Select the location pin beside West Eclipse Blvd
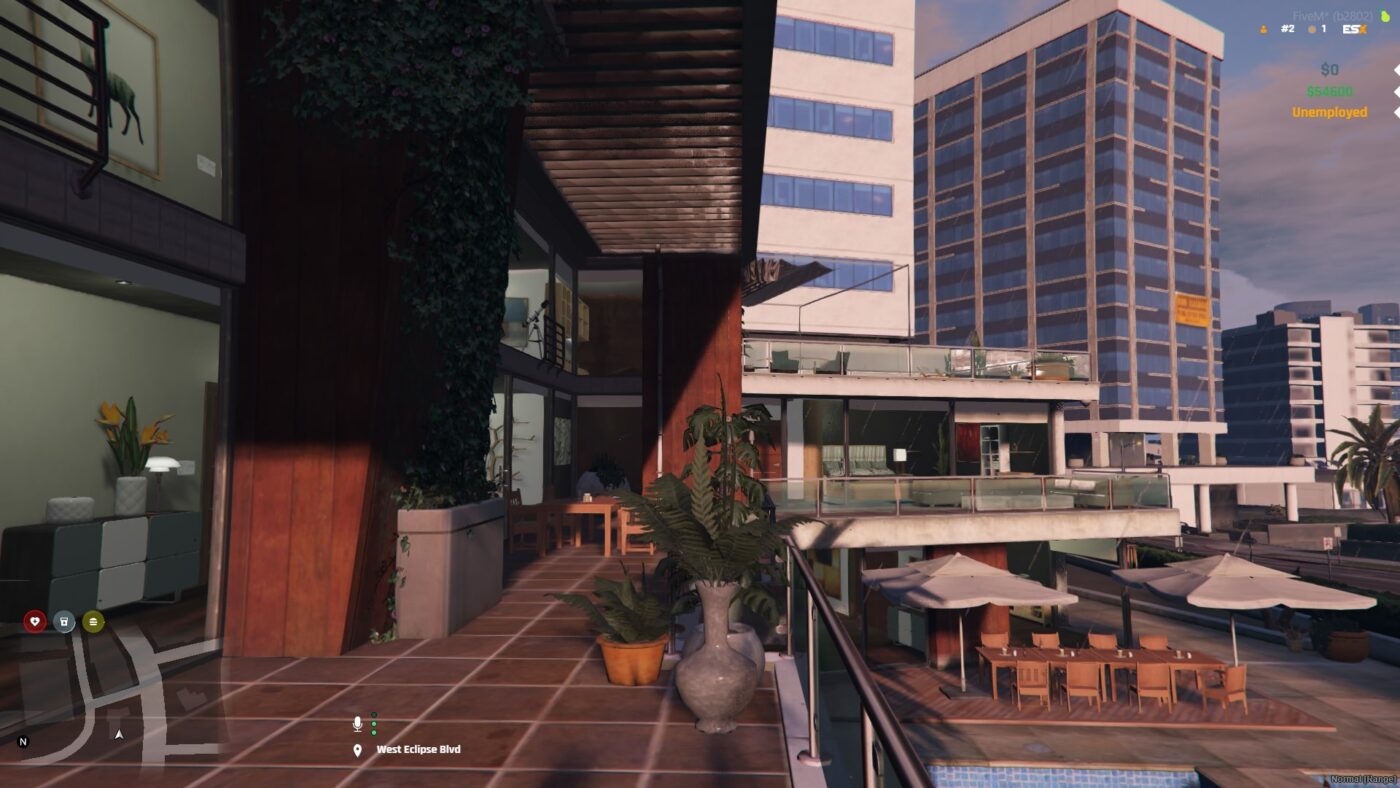 point(358,748)
